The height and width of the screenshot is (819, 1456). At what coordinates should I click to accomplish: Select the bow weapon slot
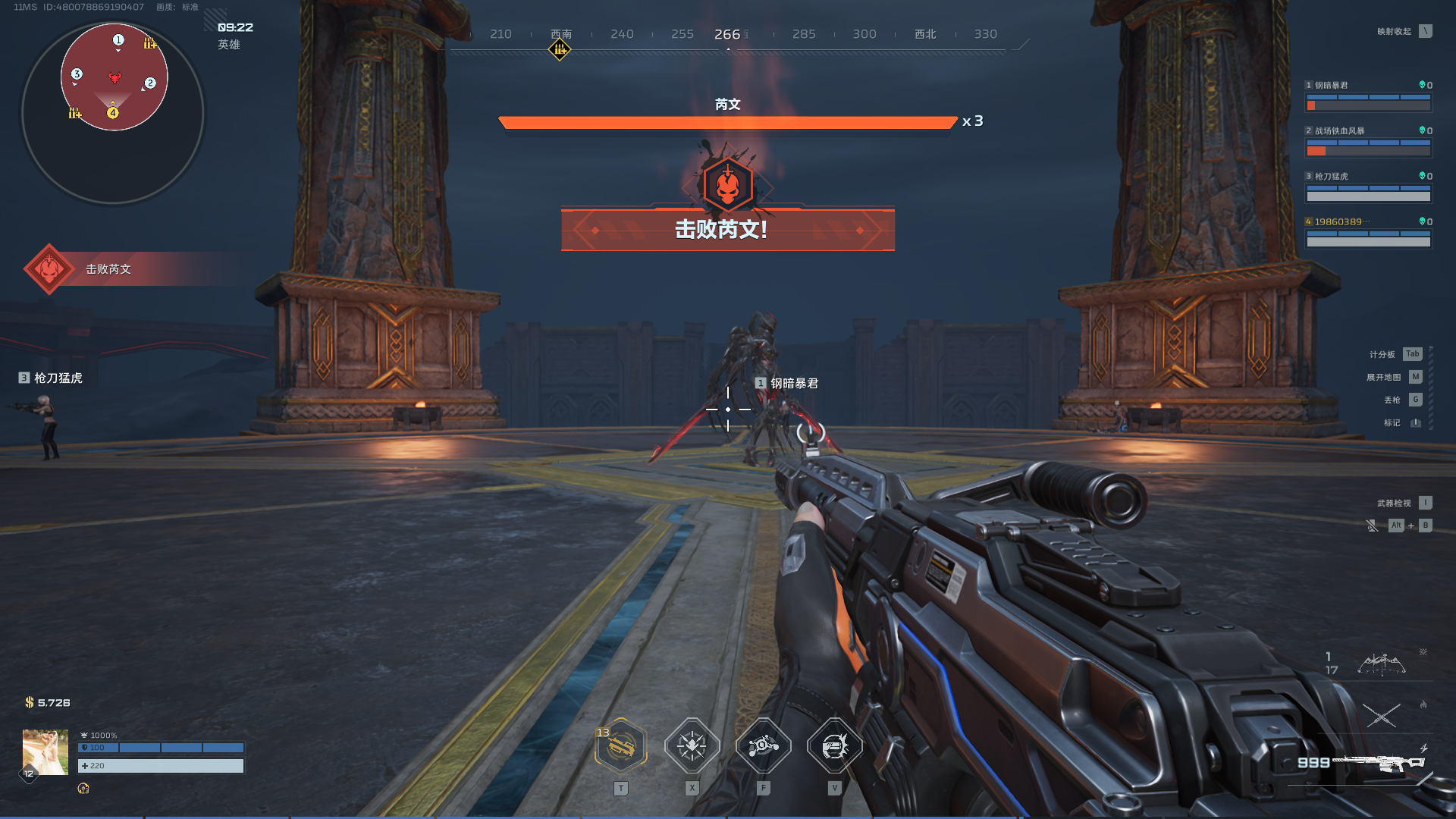pyautogui.click(x=1380, y=665)
